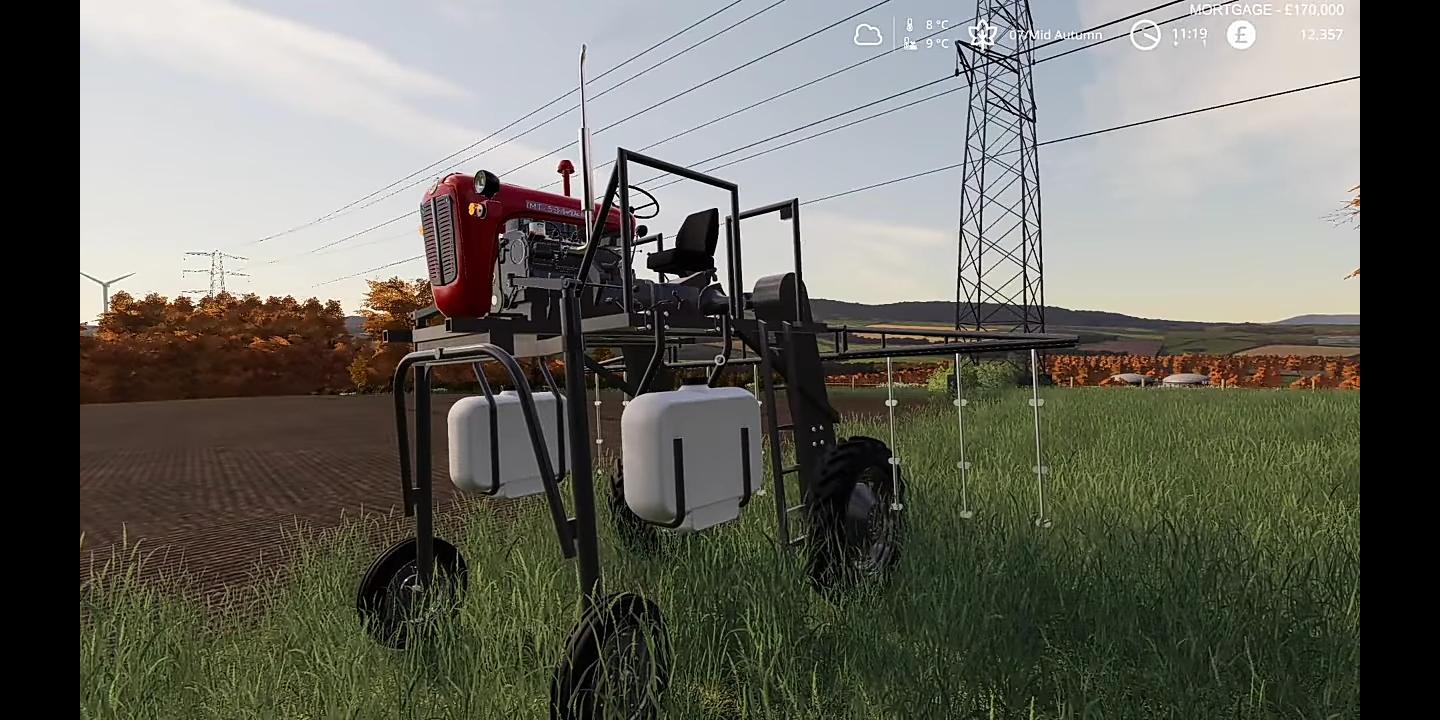
Task: Click the 07/Mid Autumn day label
Action: coord(1055,35)
